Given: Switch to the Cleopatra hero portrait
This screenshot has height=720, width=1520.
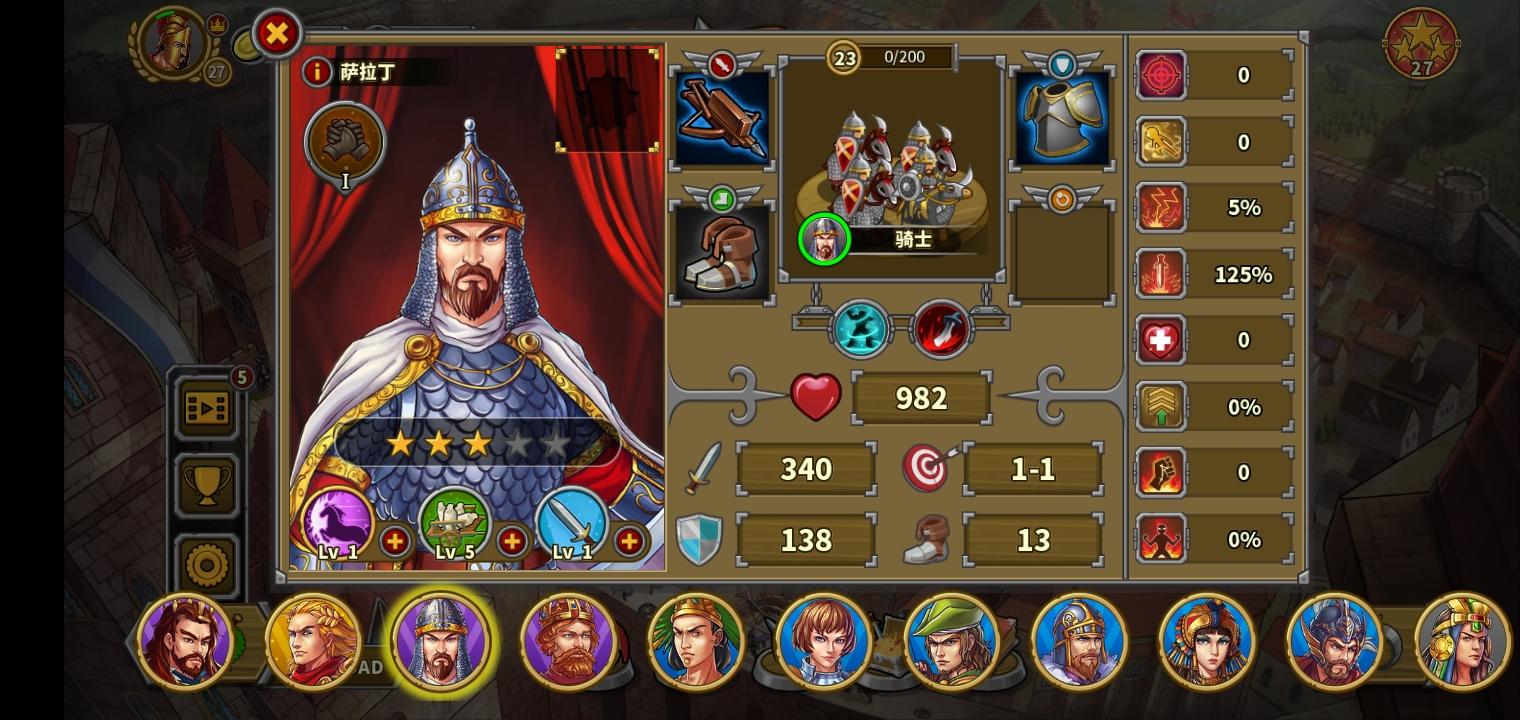Looking at the screenshot, I should 1208,641.
